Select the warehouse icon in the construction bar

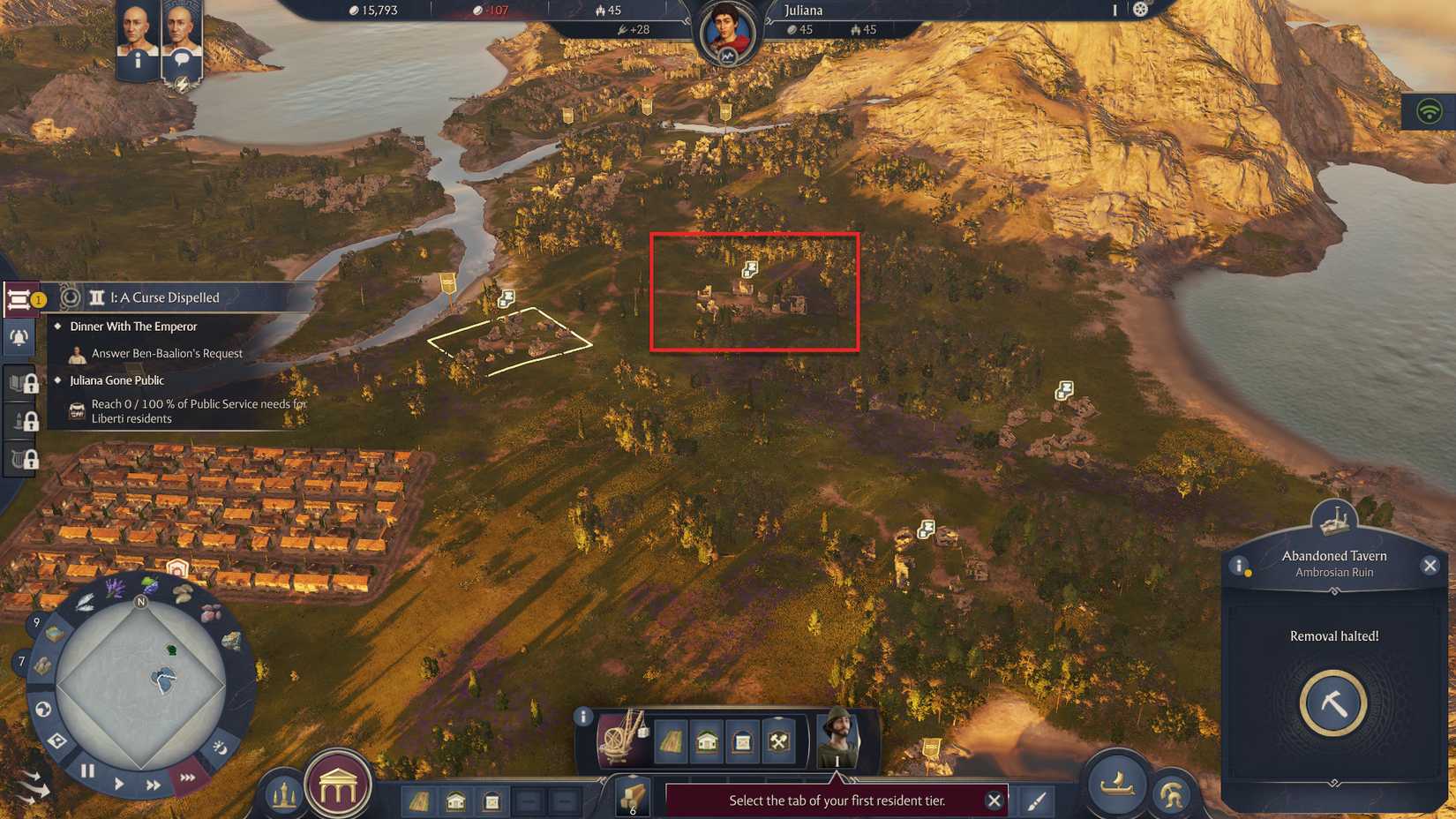740,741
